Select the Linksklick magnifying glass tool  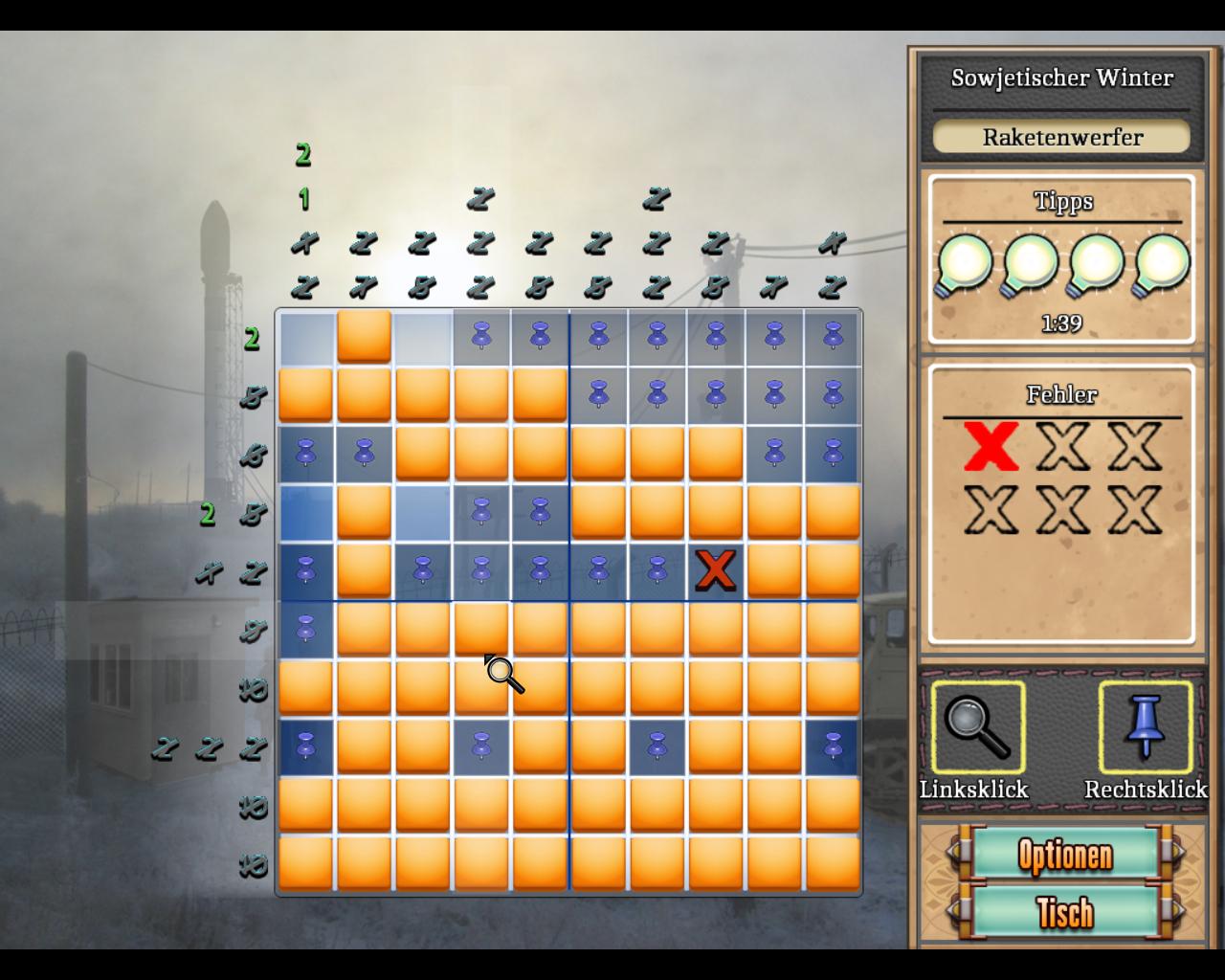click(977, 727)
